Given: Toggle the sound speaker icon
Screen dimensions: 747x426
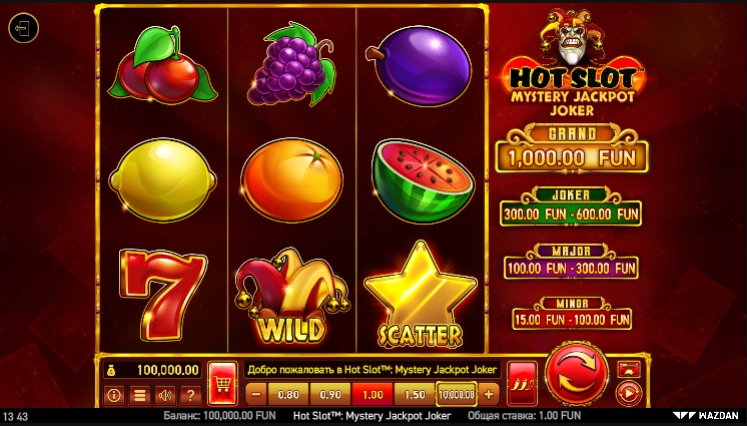Looking at the screenshot, I should (x=165, y=395).
